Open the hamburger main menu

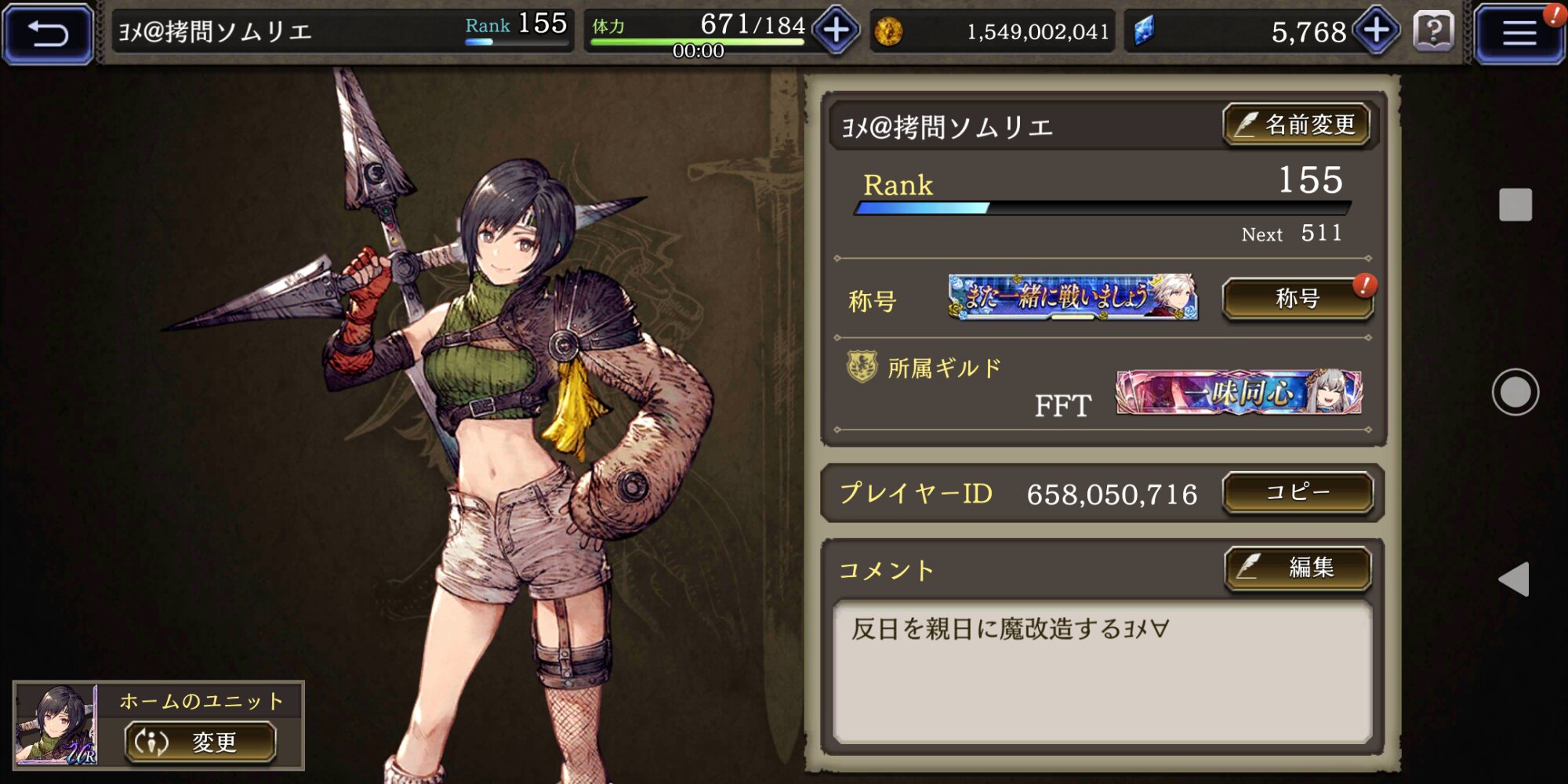1518,33
